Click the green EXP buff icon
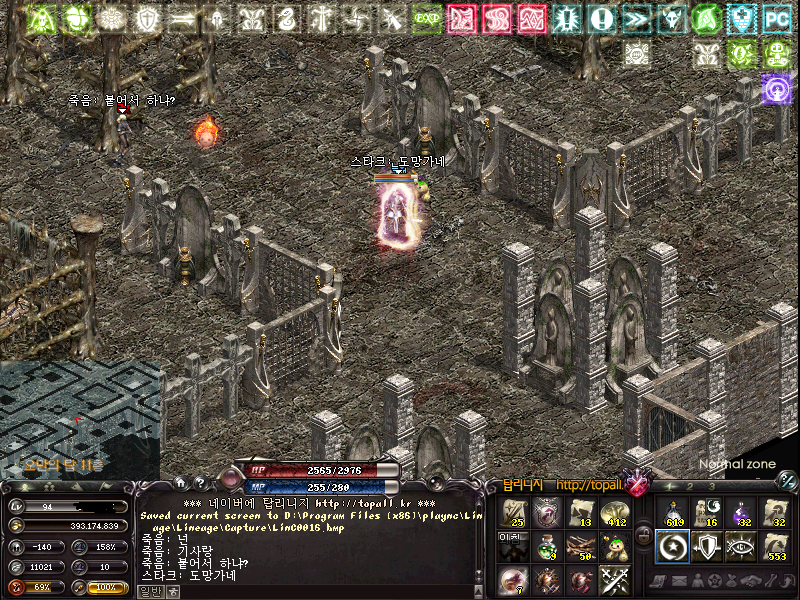The width and height of the screenshot is (800, 600). (x=427, y=18)
